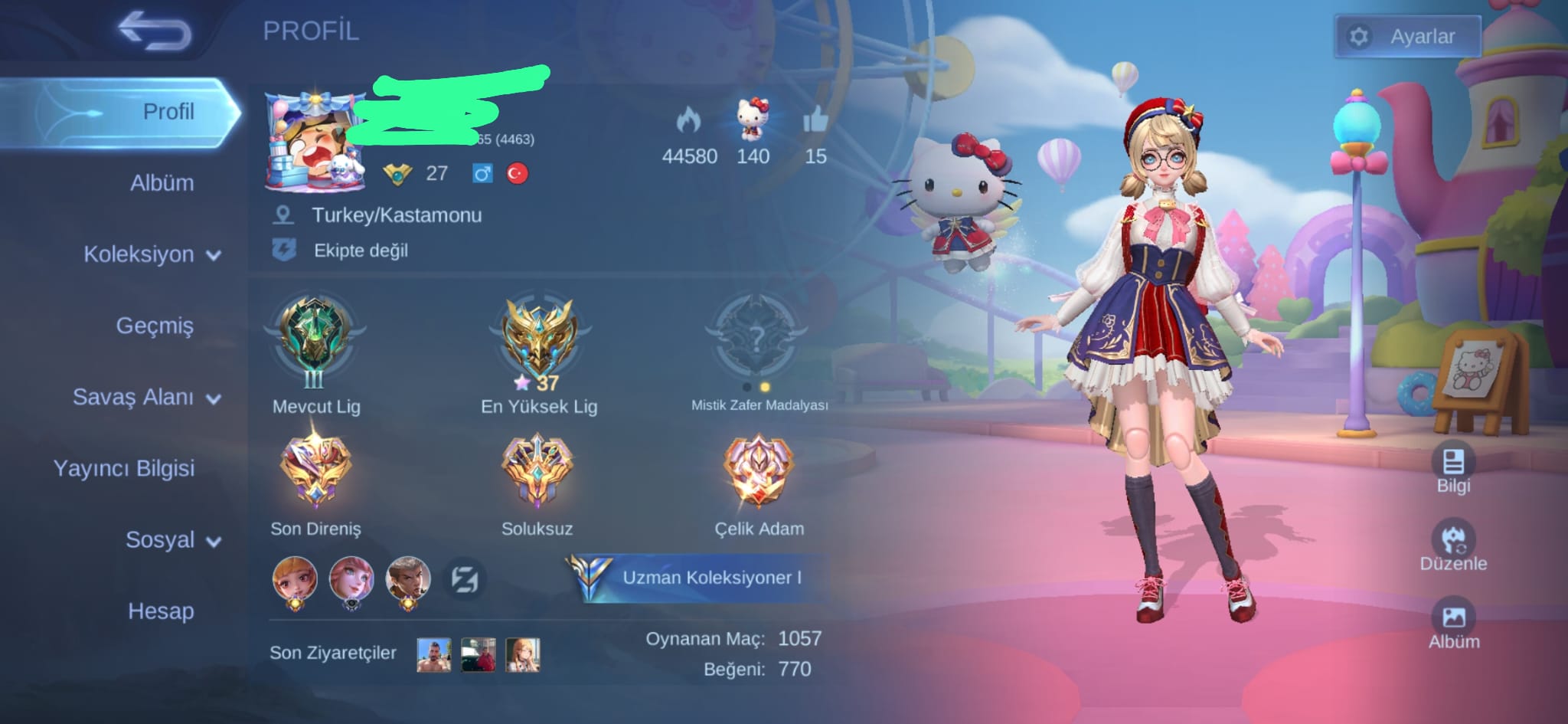Open the Bilgi button
The height and width of the screenshot is (724, 1568).
point(1453,467)
